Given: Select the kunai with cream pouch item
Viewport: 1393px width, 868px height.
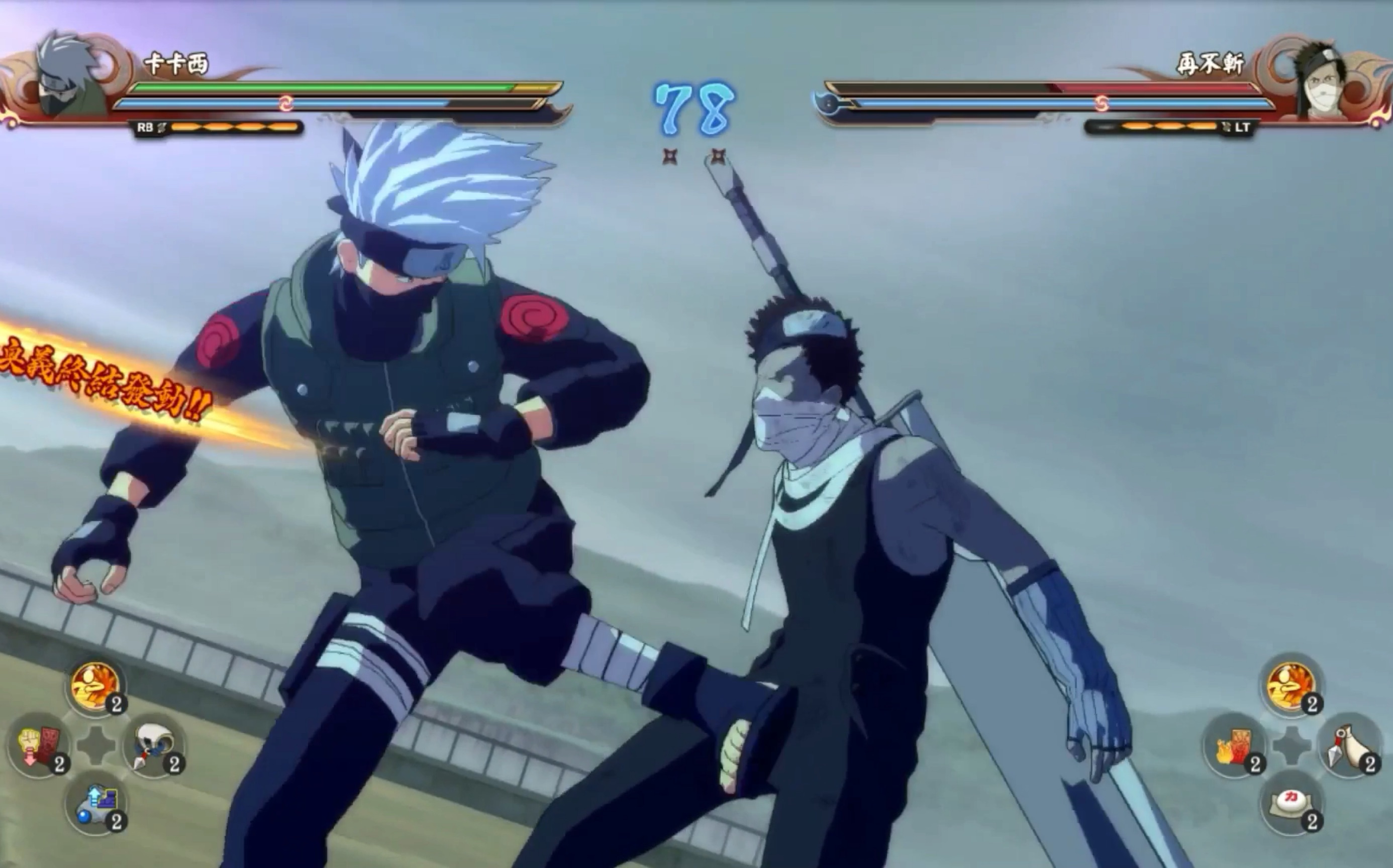Looking at the screenshot, I should 1349,745.
